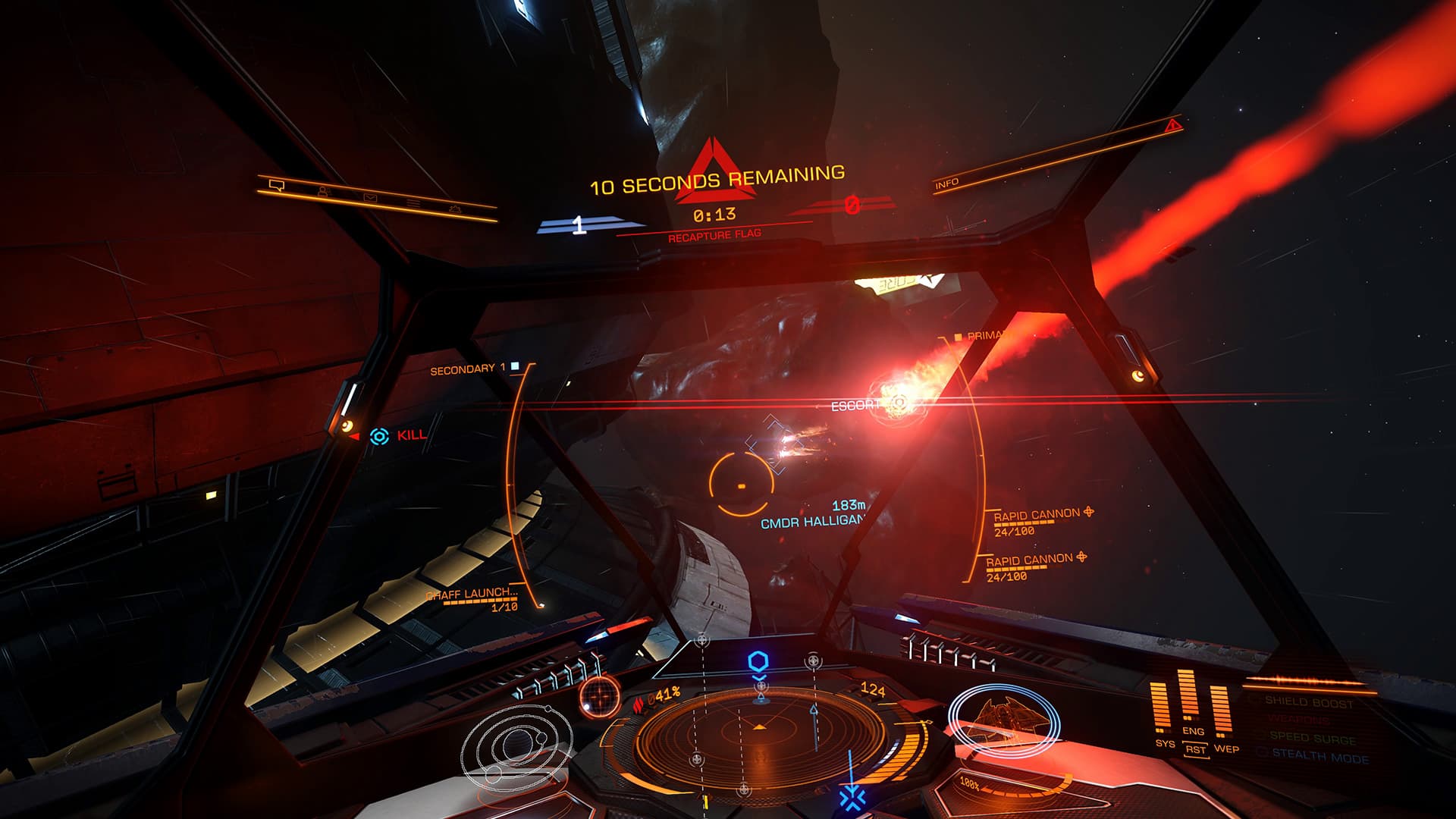Click the blue KILL target icon
Viewport: 1456px width, 819px height.
pos(378,437)
